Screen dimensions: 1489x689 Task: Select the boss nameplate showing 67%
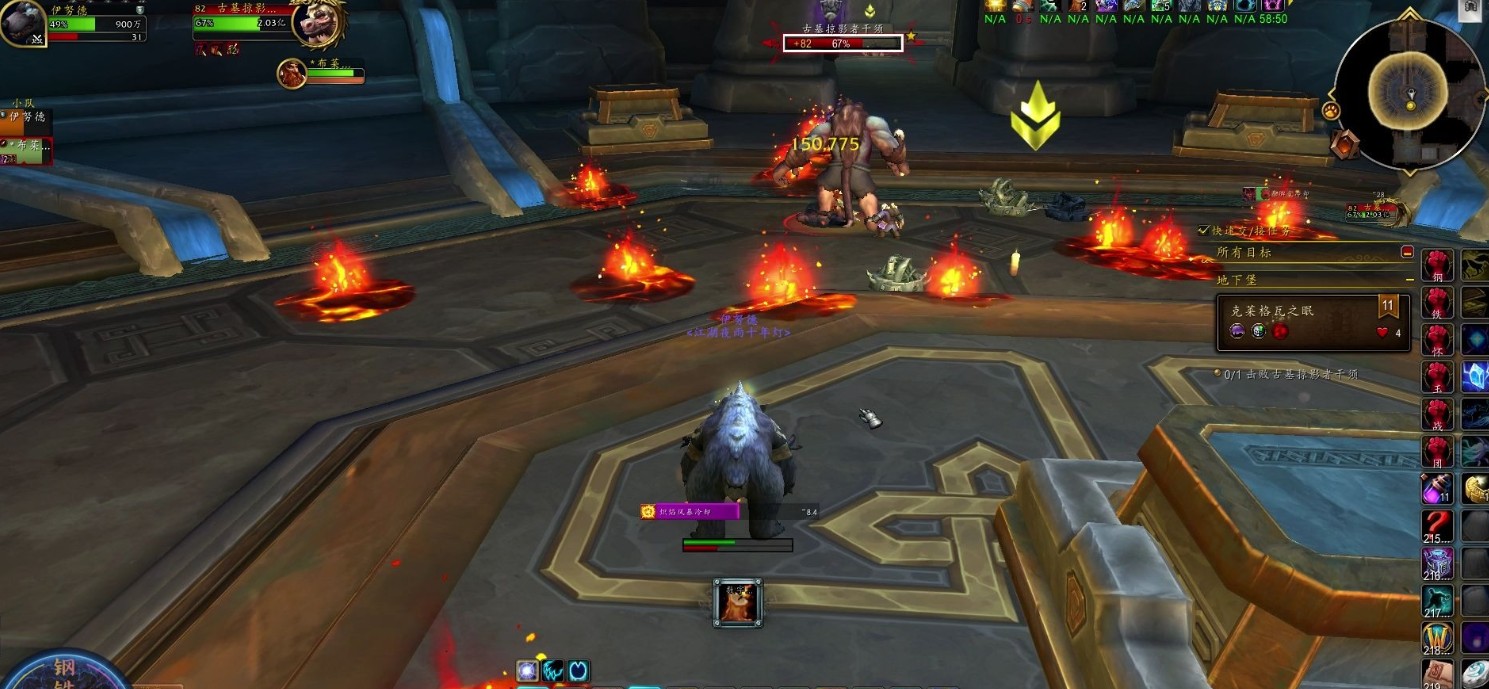pos(842,43)
